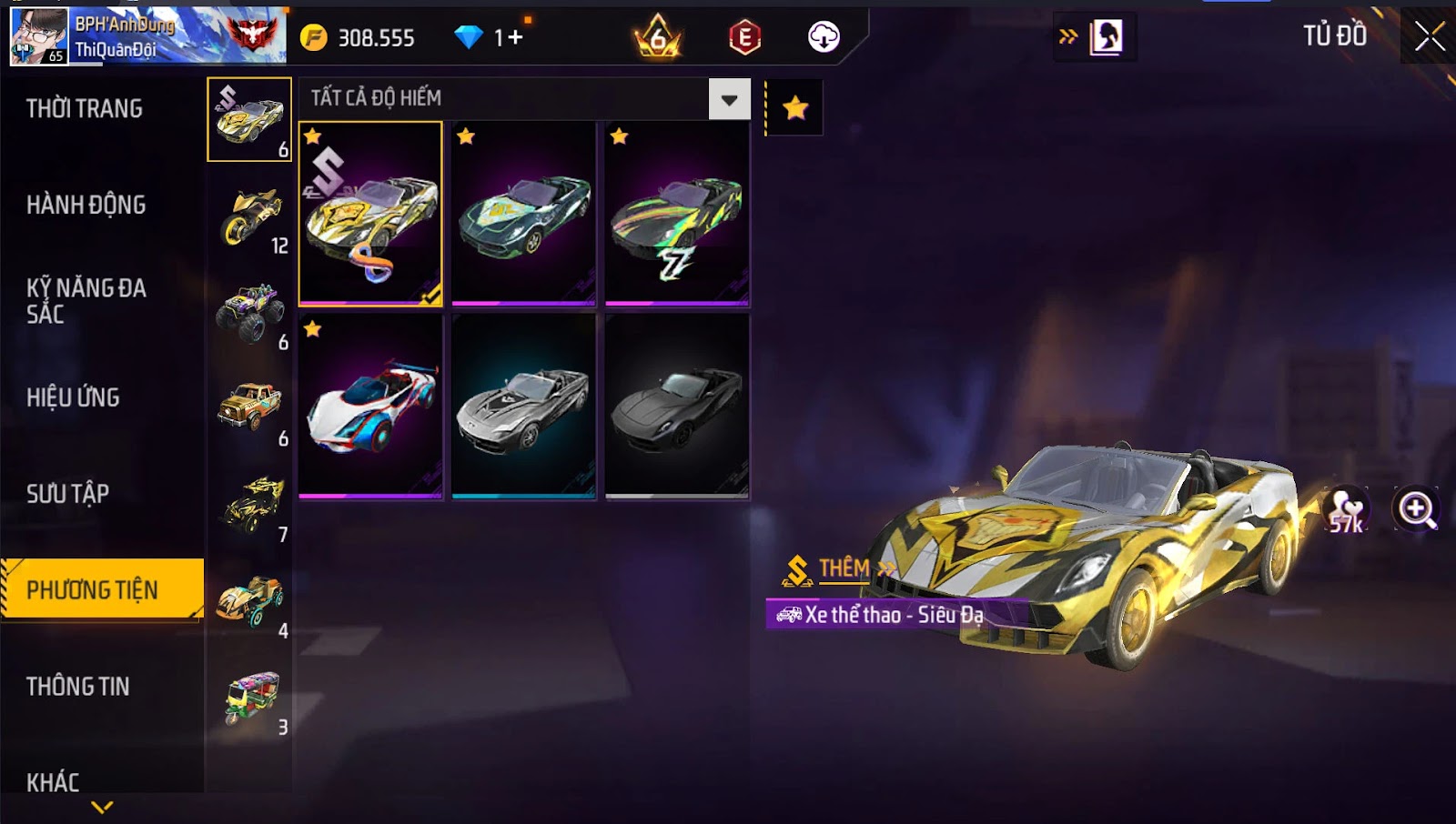Open the Tất Cả Độ Hiếm dropdown
The height and width of the screenshot is (824, 1456).
(x=729, y=99)
